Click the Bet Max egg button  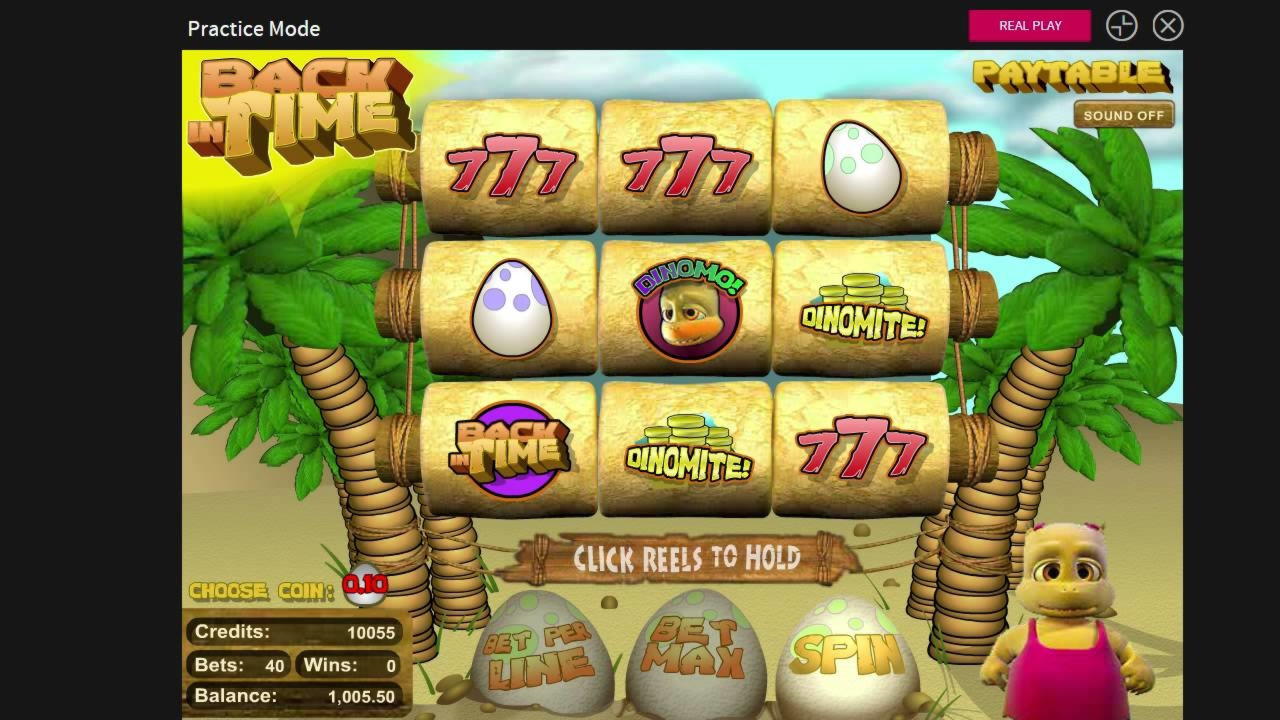pyautogui.click(x=697, y=650)
